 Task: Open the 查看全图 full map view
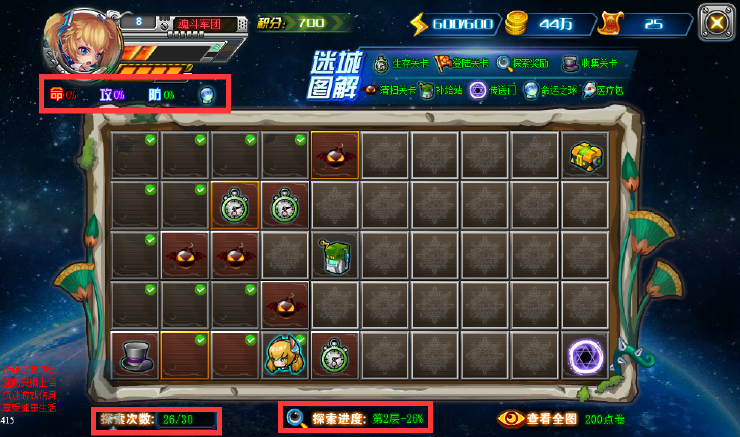coord(540,419)
